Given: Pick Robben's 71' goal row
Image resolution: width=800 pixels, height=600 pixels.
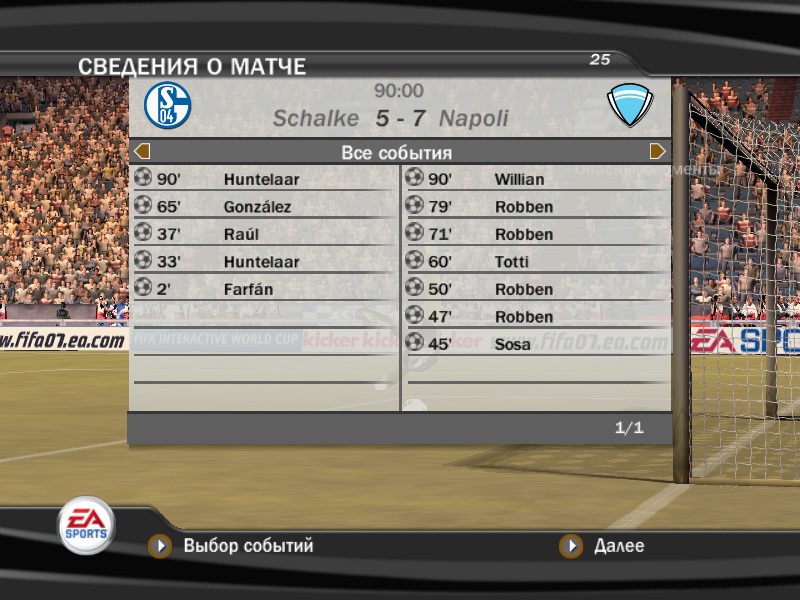Looking at the screenshot, I should [x=536, y=234].
